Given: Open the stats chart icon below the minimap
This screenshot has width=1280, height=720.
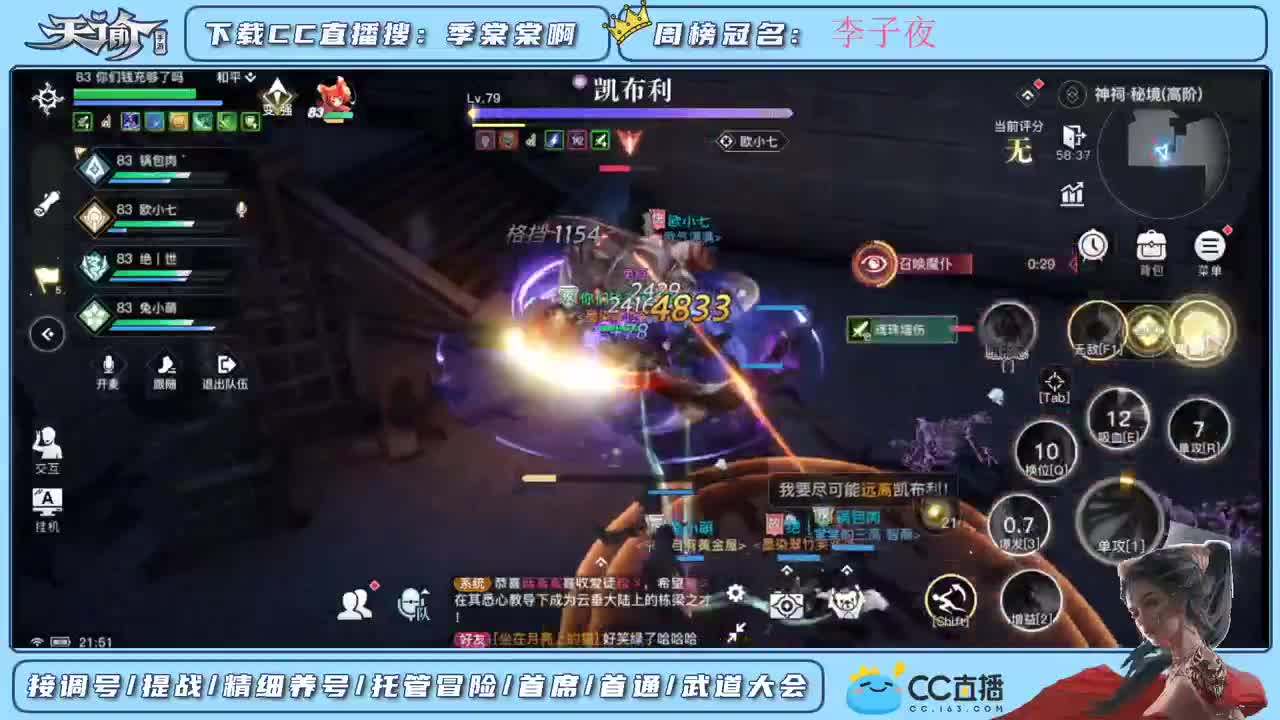Looking at the screenshot, I should click(1071, 195).
